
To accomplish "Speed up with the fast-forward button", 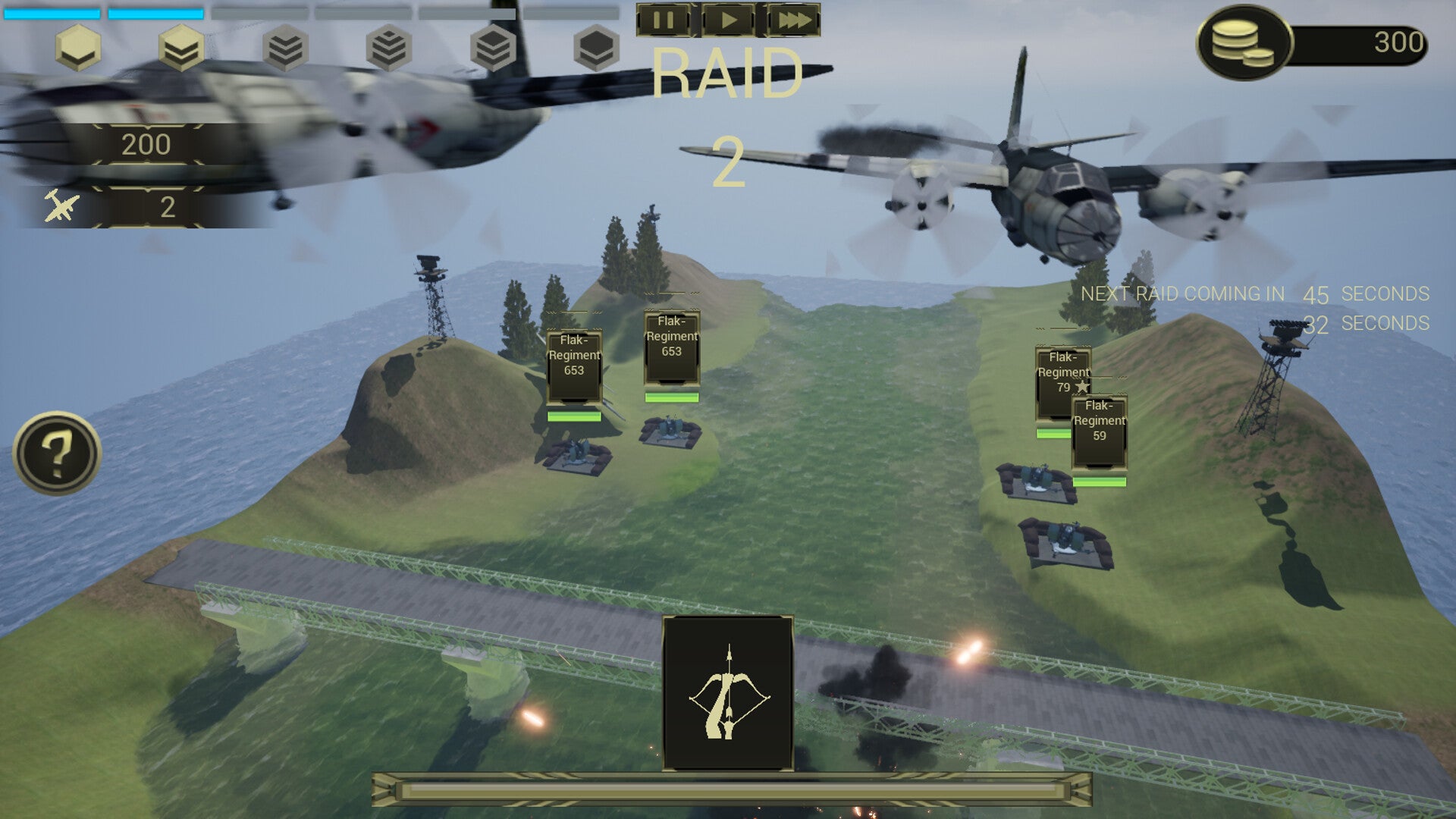I will 793,20.
